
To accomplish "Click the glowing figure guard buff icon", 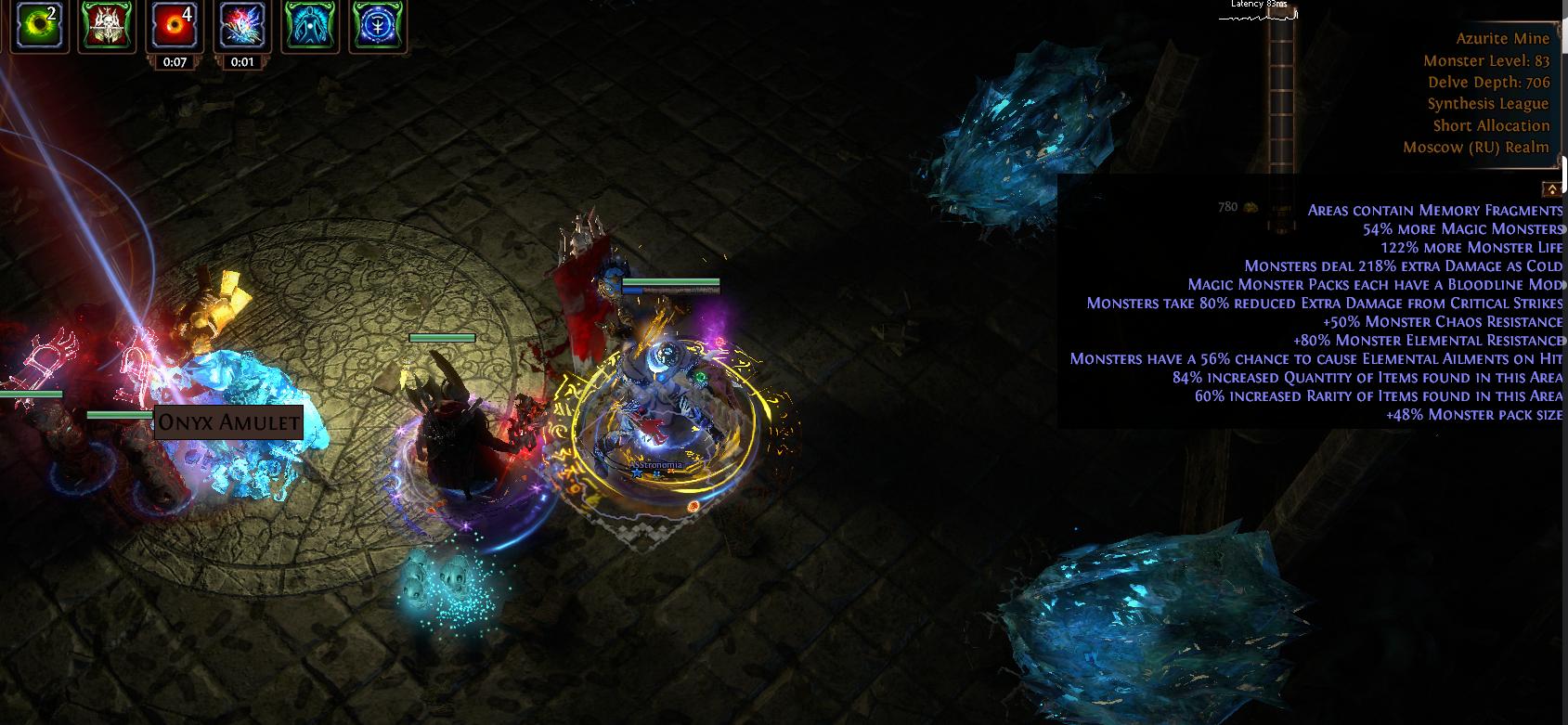I will click(x=309, y=26).
